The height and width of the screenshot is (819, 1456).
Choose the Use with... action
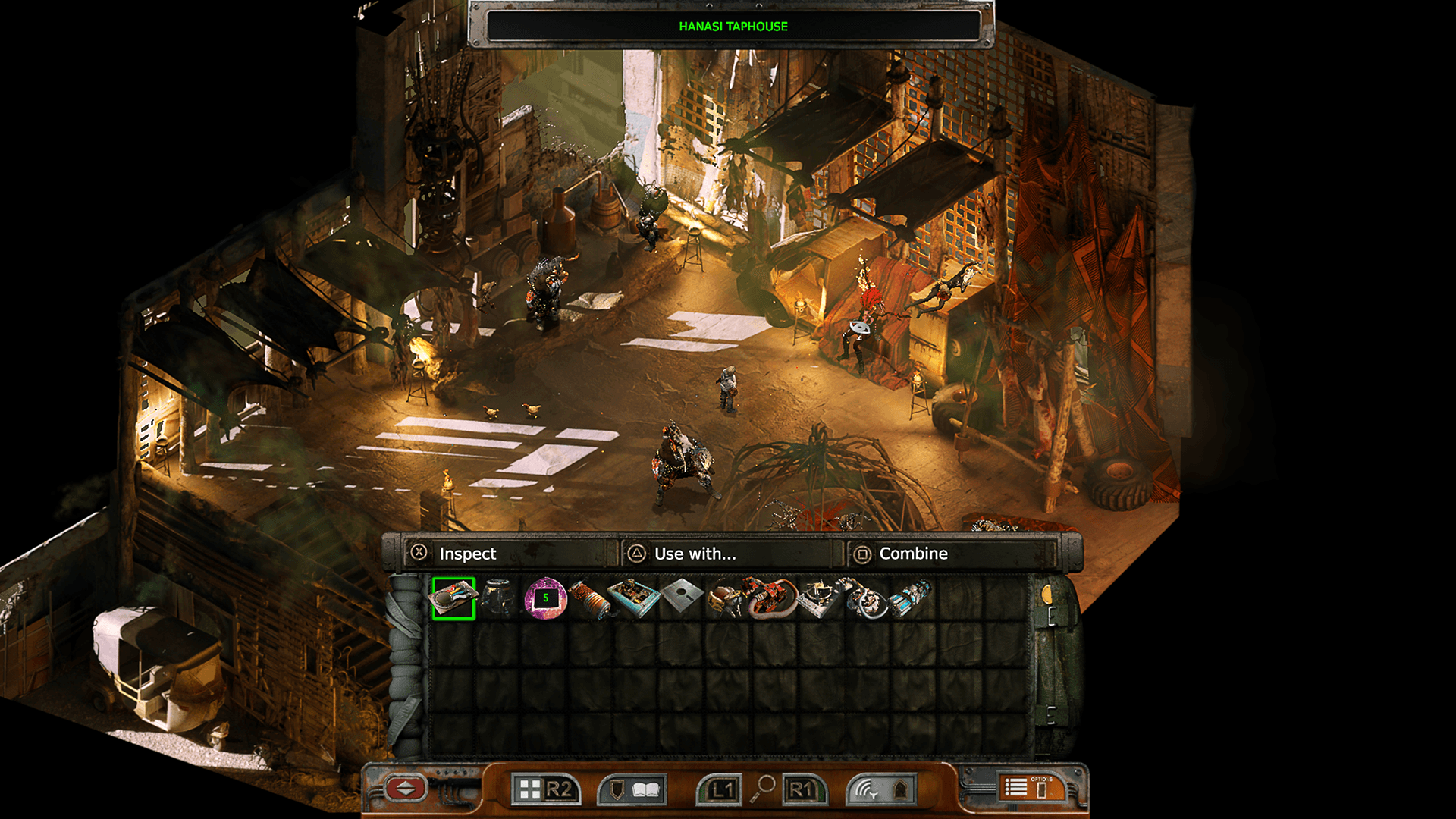coord(694,554)
